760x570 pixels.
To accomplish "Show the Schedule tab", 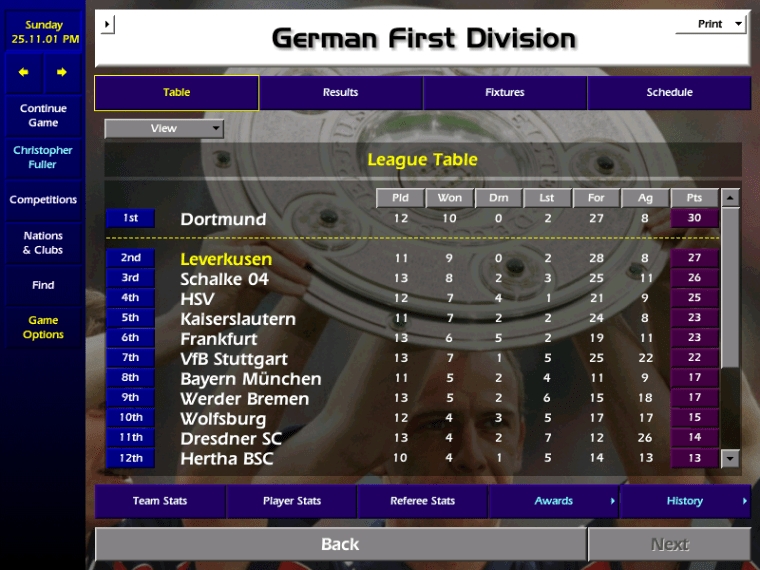I will [x=669, y=93].
